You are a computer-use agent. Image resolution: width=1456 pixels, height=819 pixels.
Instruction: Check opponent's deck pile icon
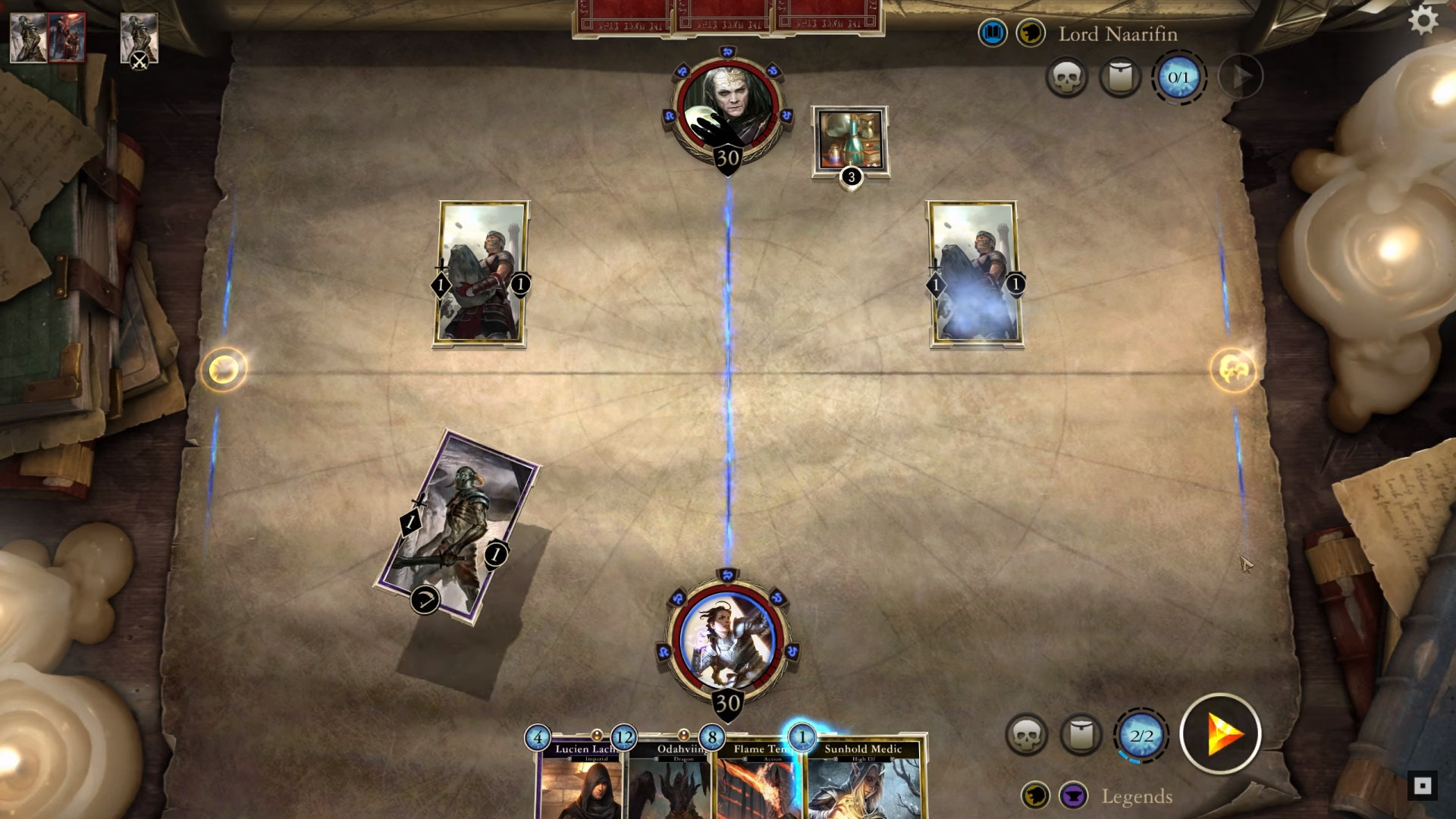tap(1120, 77)
